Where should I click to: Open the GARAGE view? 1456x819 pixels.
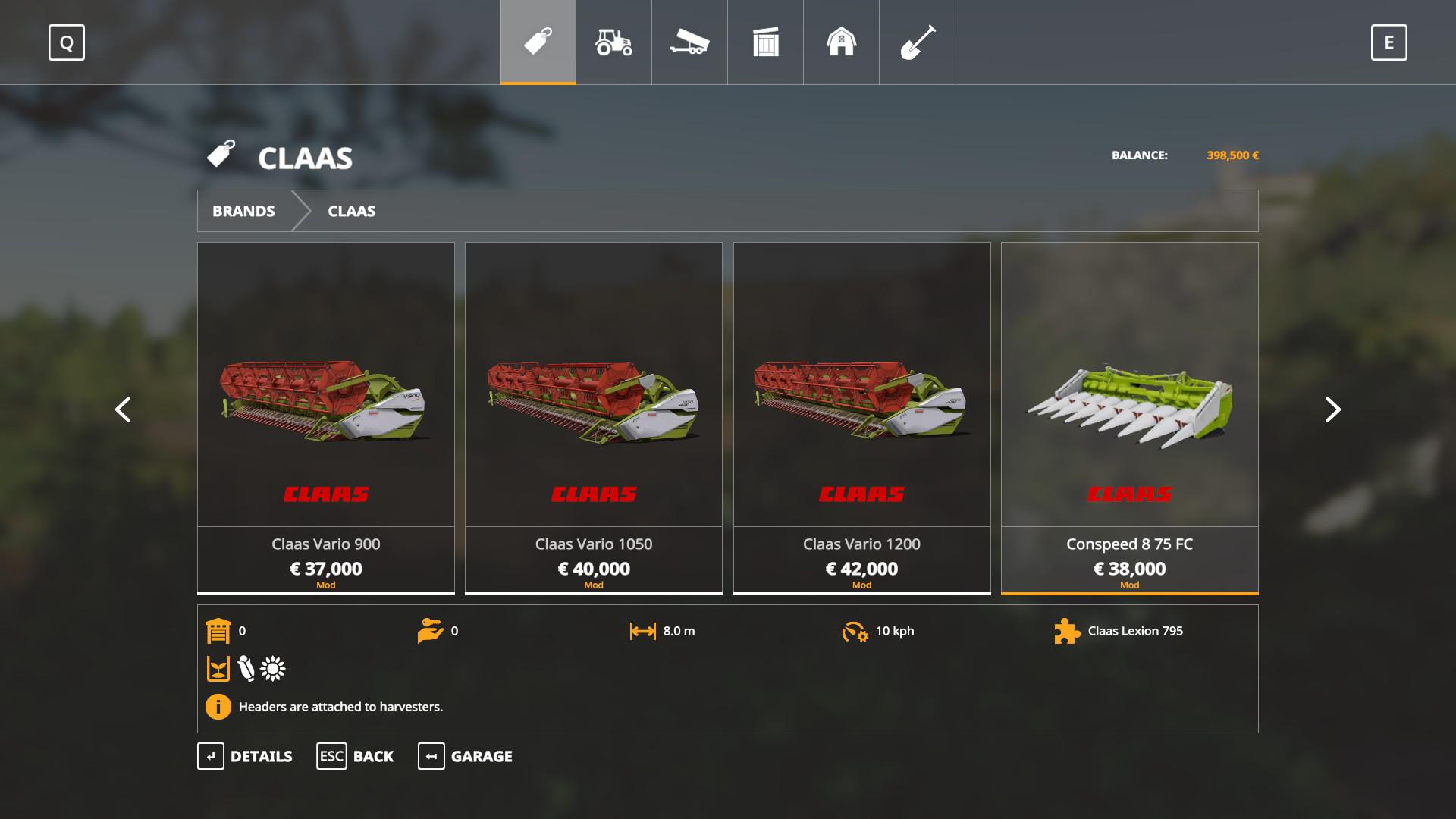coord(465,756)
